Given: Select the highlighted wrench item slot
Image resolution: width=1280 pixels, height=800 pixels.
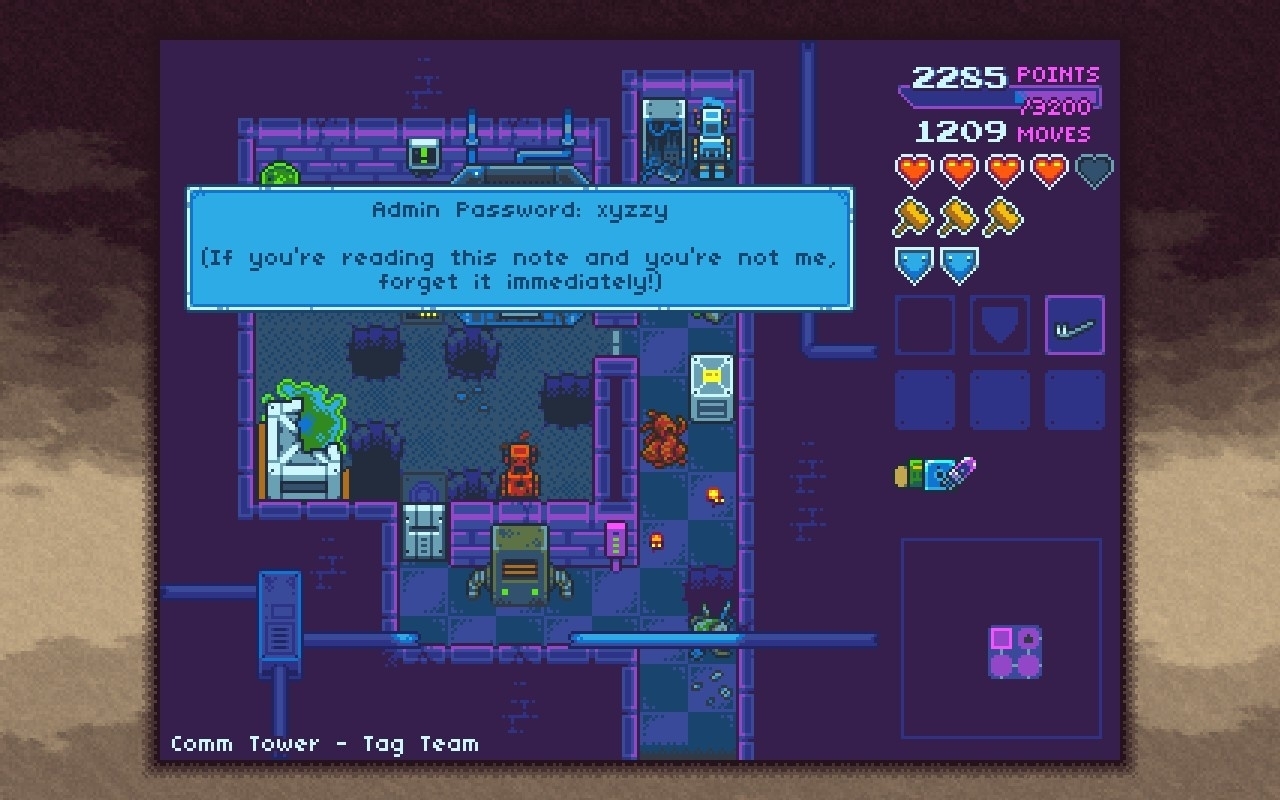Looking at the screenshot, I should [1075, 325].
